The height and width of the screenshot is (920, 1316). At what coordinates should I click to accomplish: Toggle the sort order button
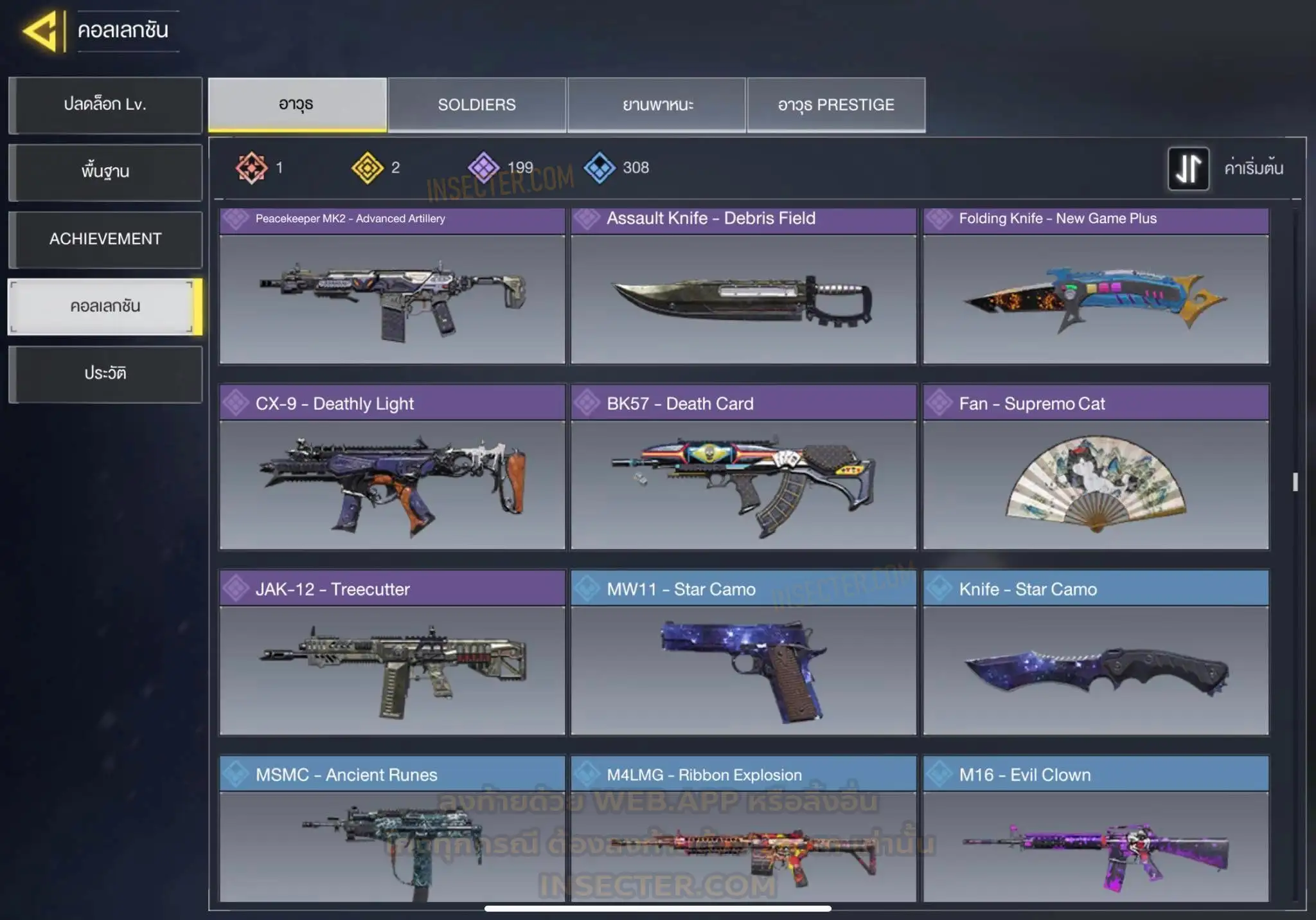(x=1188, y=168)
